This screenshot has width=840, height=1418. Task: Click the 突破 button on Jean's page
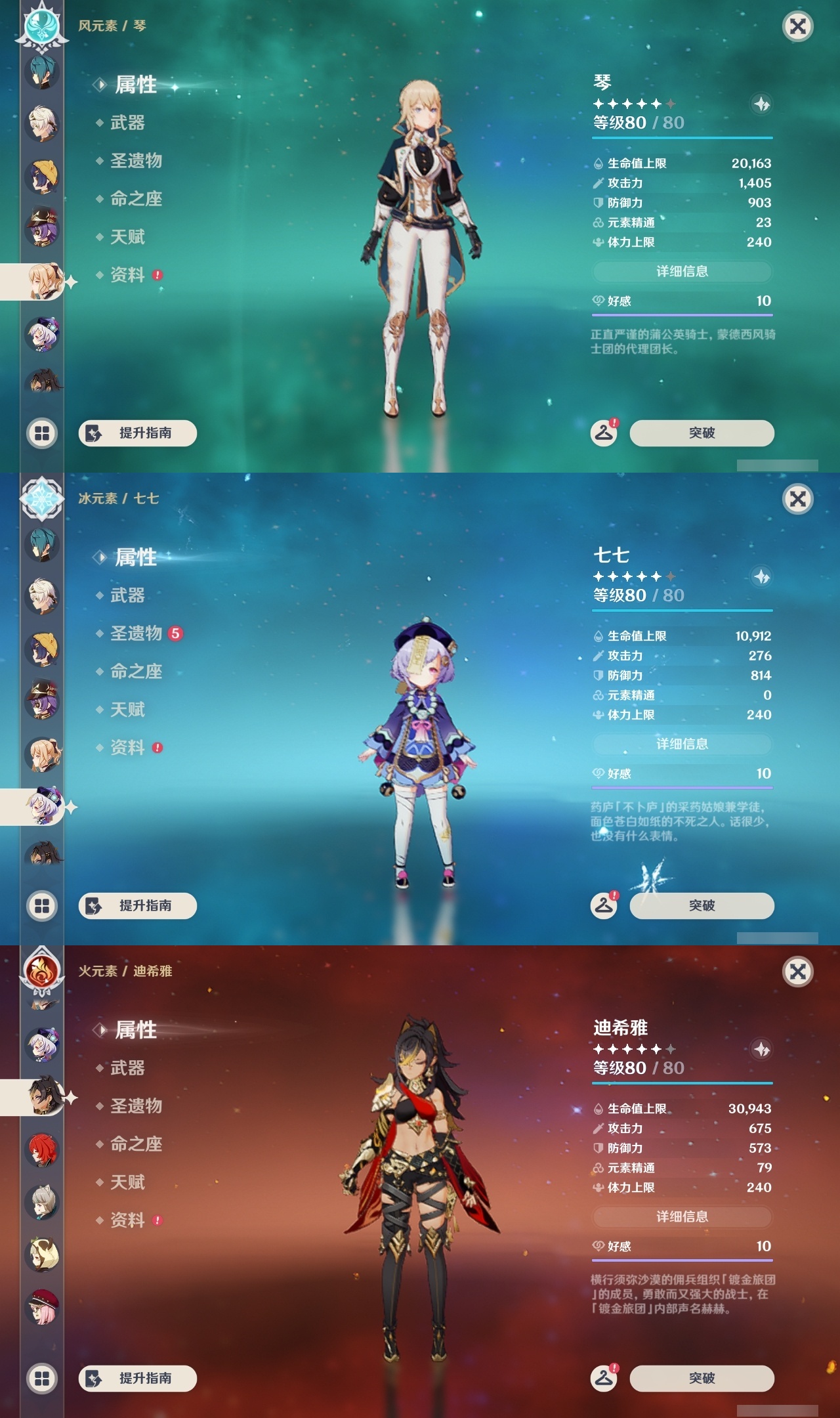(701, 433)
